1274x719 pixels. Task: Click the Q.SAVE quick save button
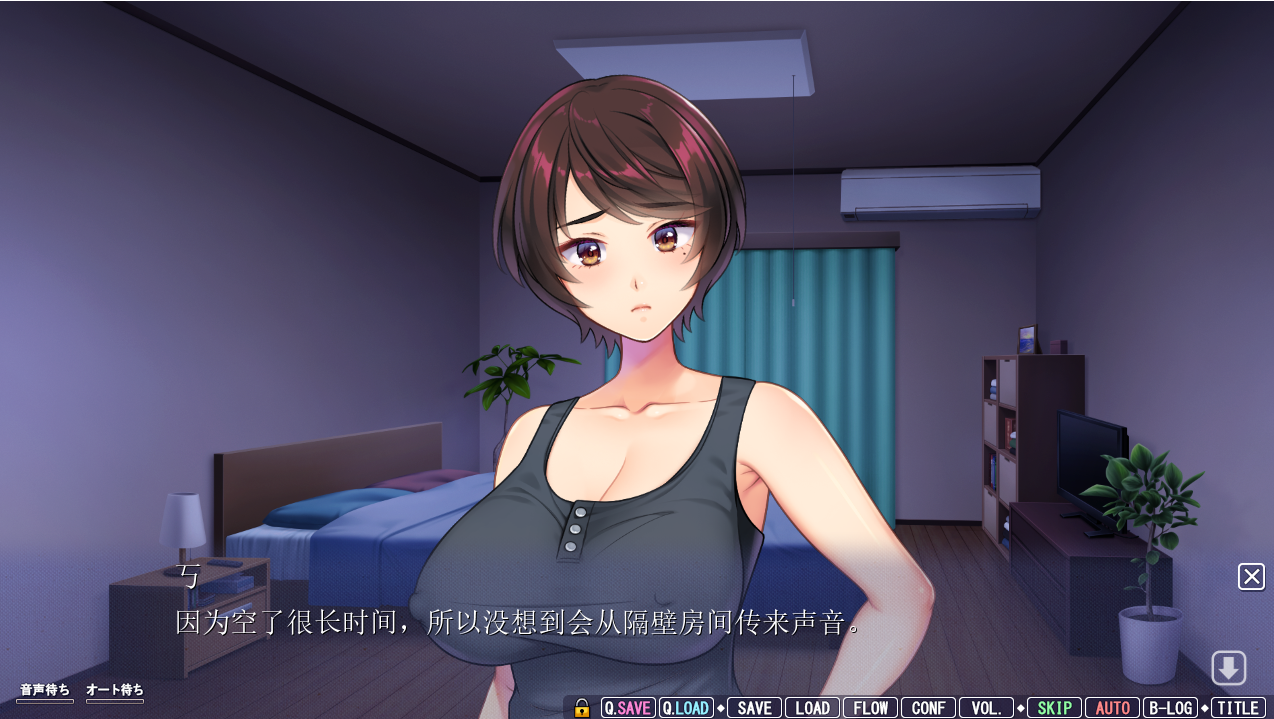click(628, 708)
